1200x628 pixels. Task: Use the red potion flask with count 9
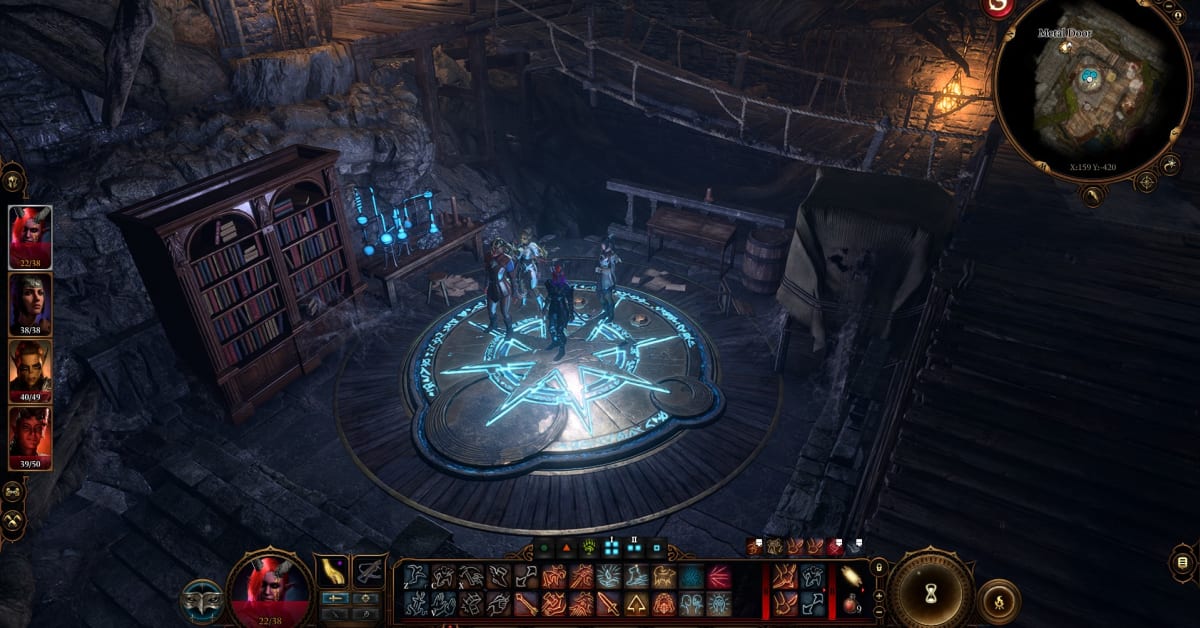click(x=851, y=602)
